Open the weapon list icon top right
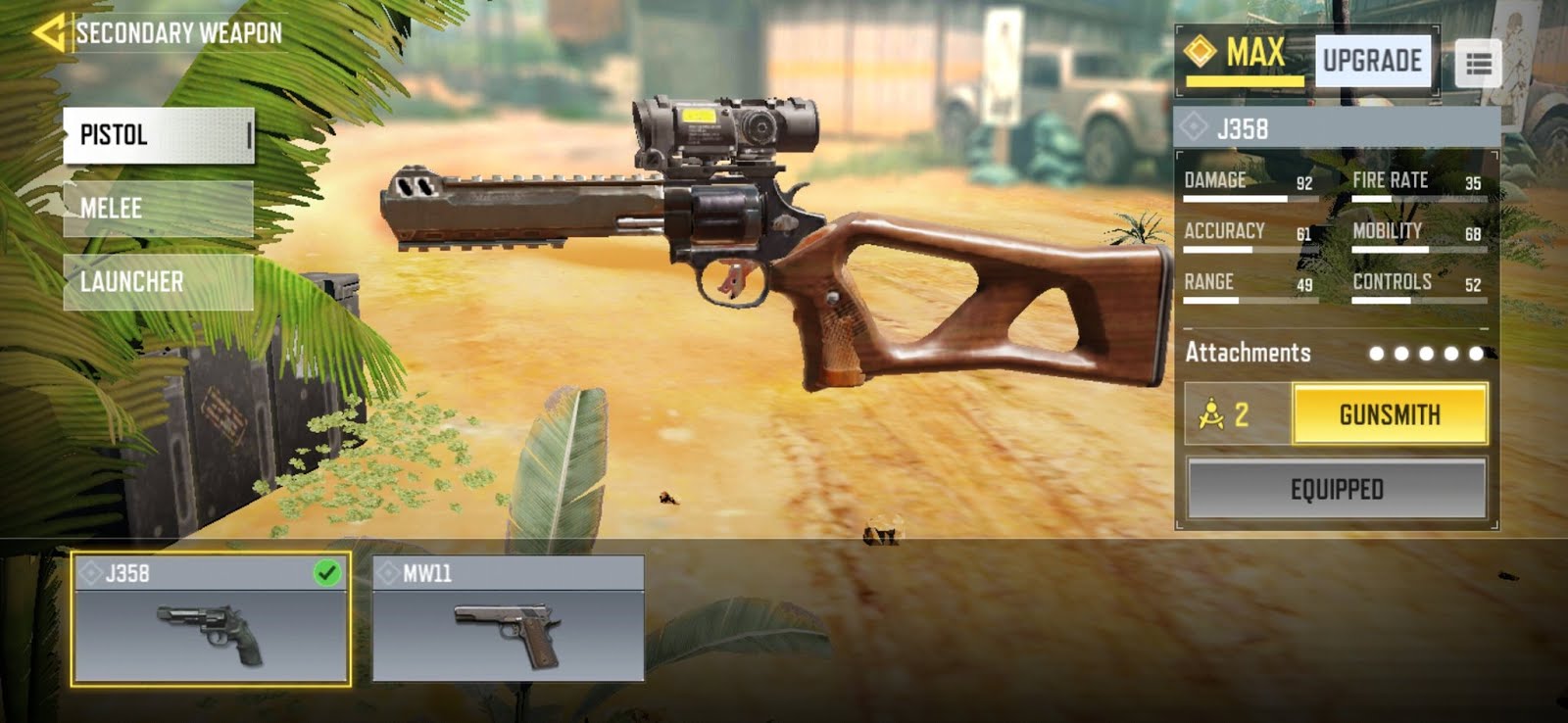 click(x=1480, y=62)
